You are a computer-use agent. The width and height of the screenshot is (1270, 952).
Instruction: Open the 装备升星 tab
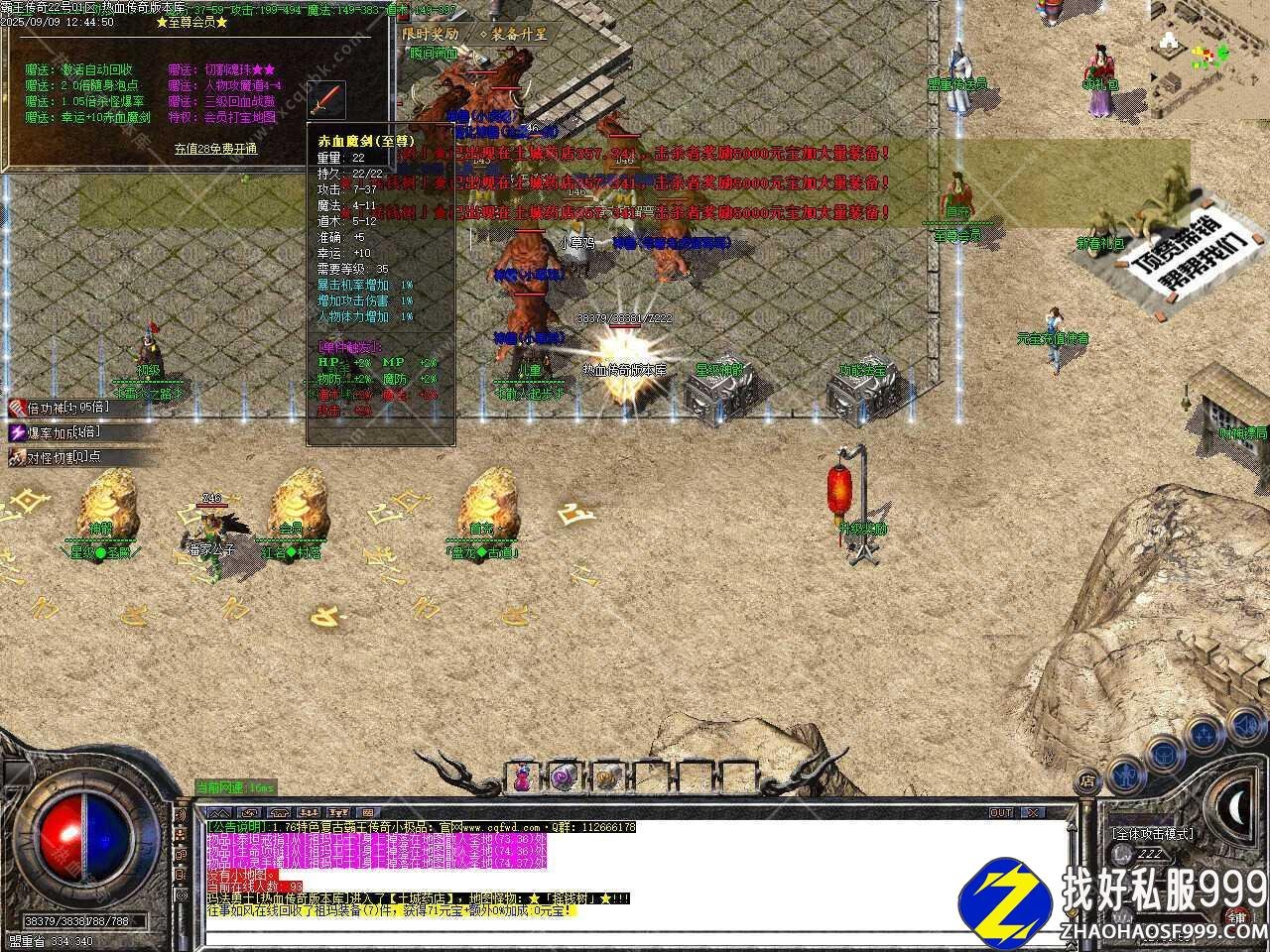coord(513,33)
